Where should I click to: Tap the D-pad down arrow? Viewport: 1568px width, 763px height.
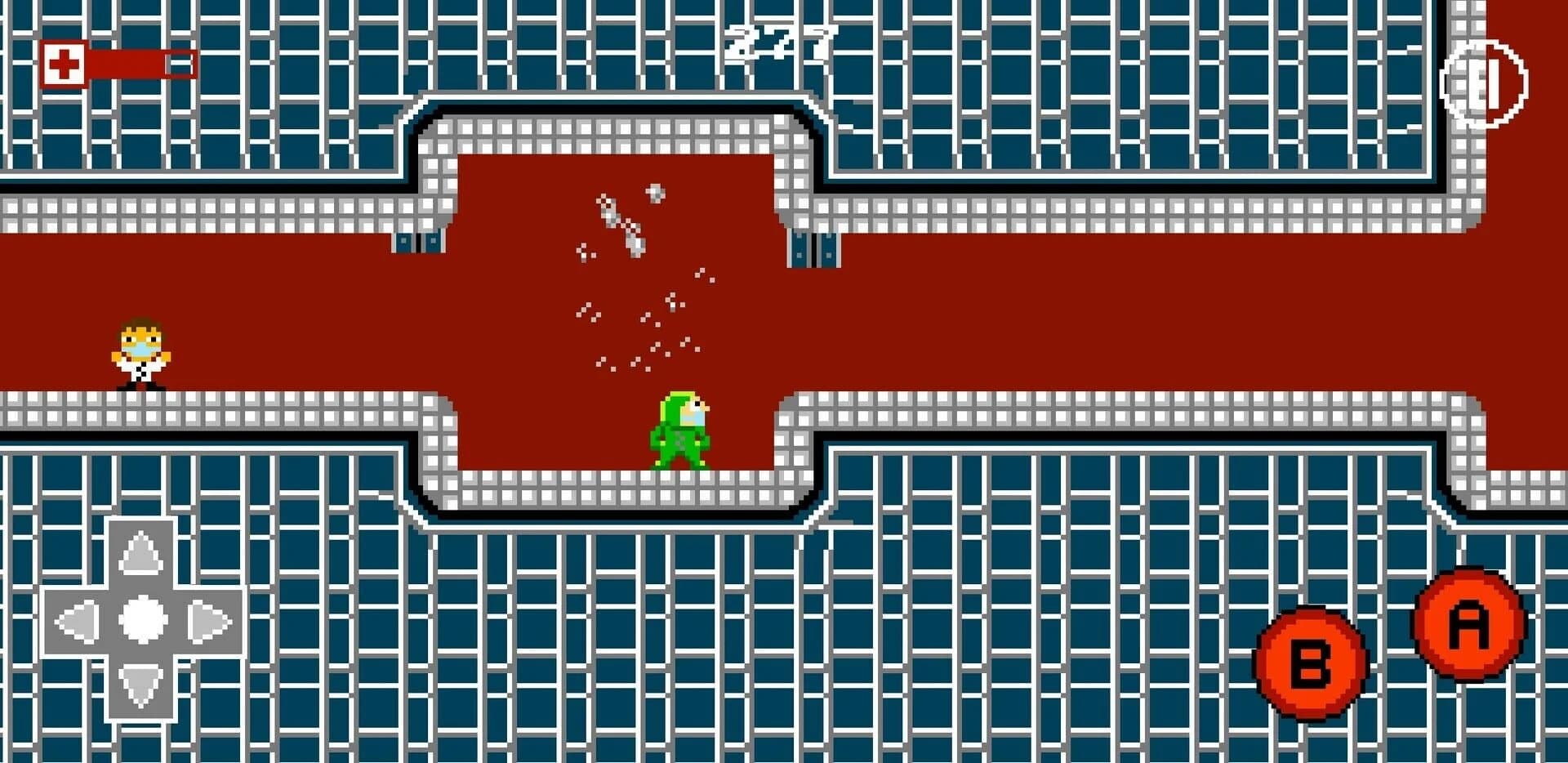(142, 685)
